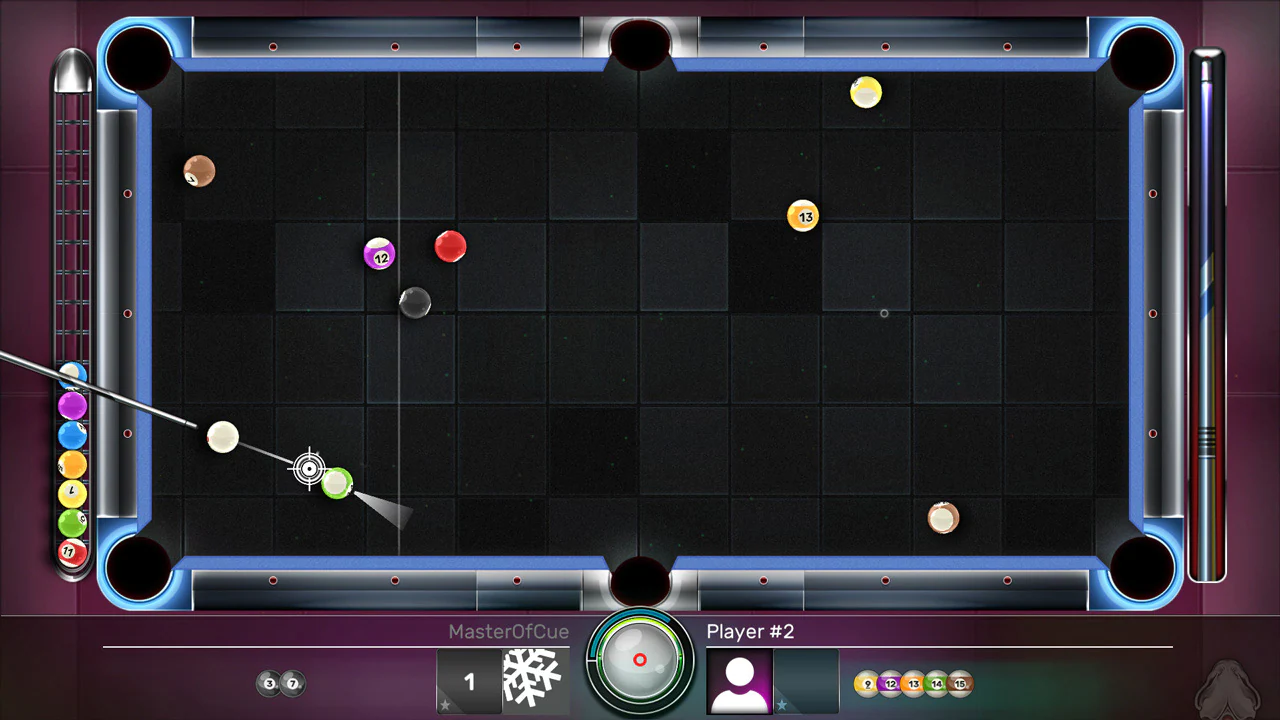
Task: Click the 3 ball icon beside MasterOfCue's name
Action: [269, 683]
